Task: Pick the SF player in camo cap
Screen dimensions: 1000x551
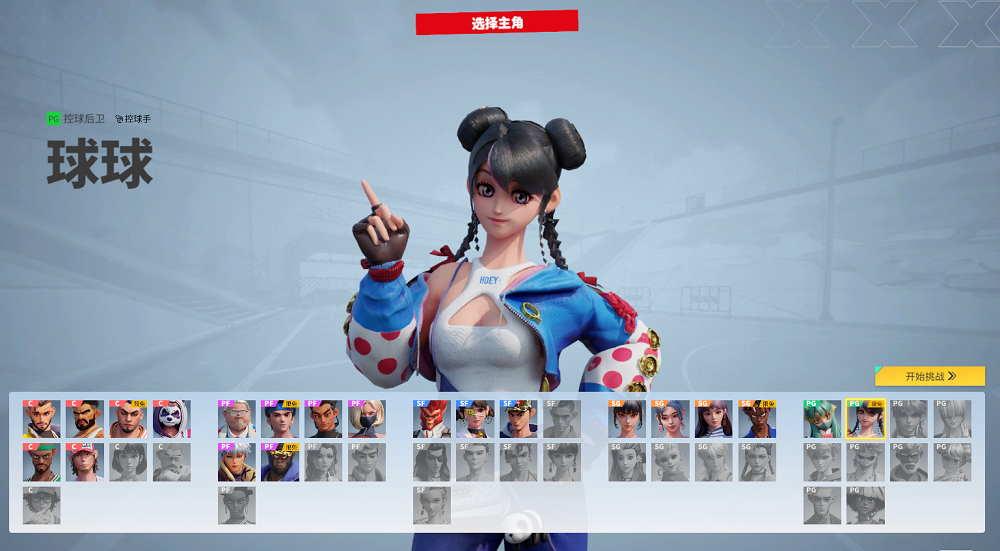Action: (x=518, y=419)
